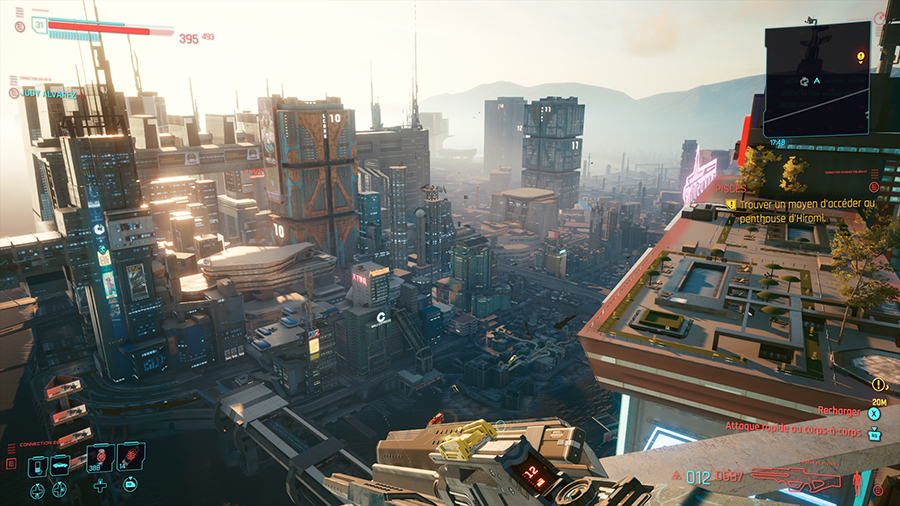Select the car vehicle-call slot
The width and height of the screenshot is (900, 506).
click(x=60, y=466)
